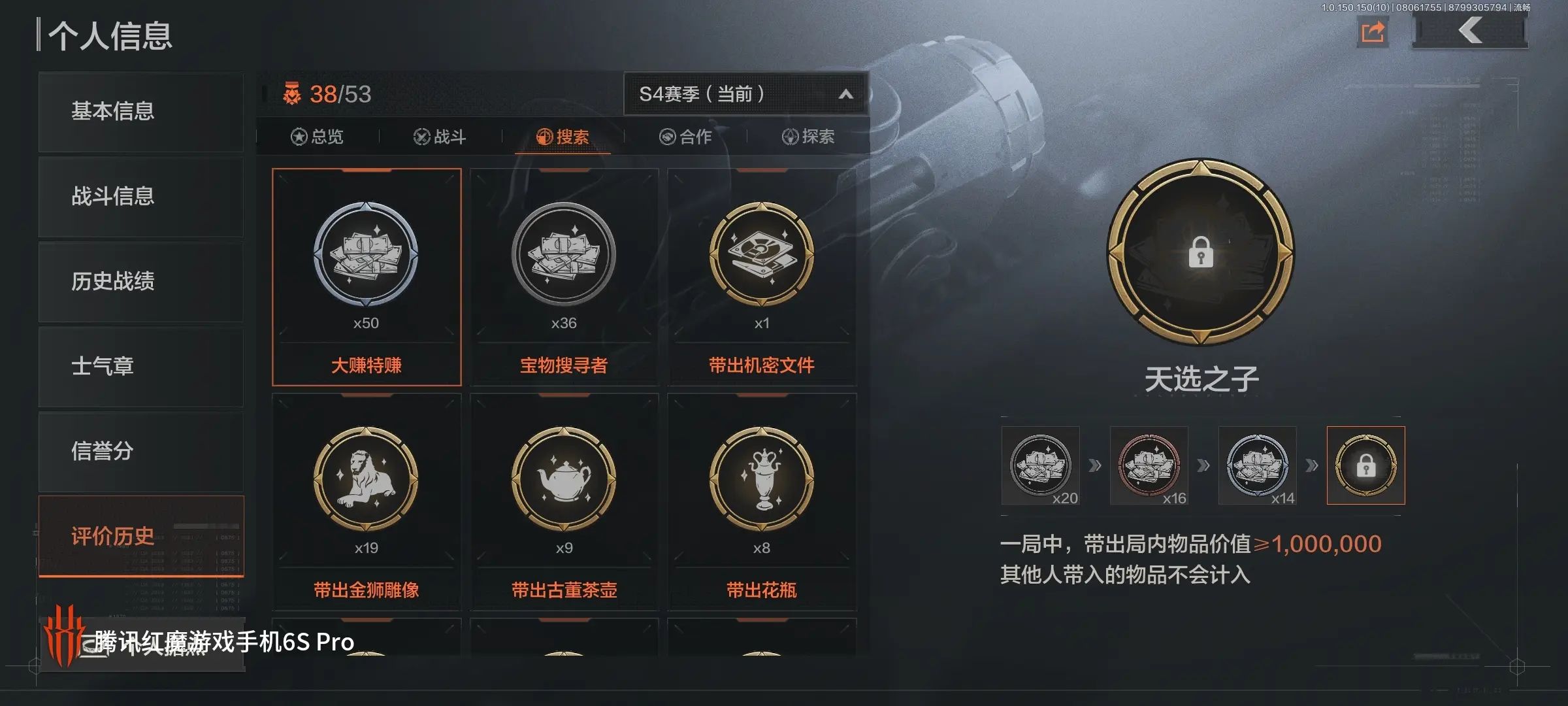Switch to the gray x20 tier medal
Viewport: 1568px width, 706px height.
pos(1041,465)
